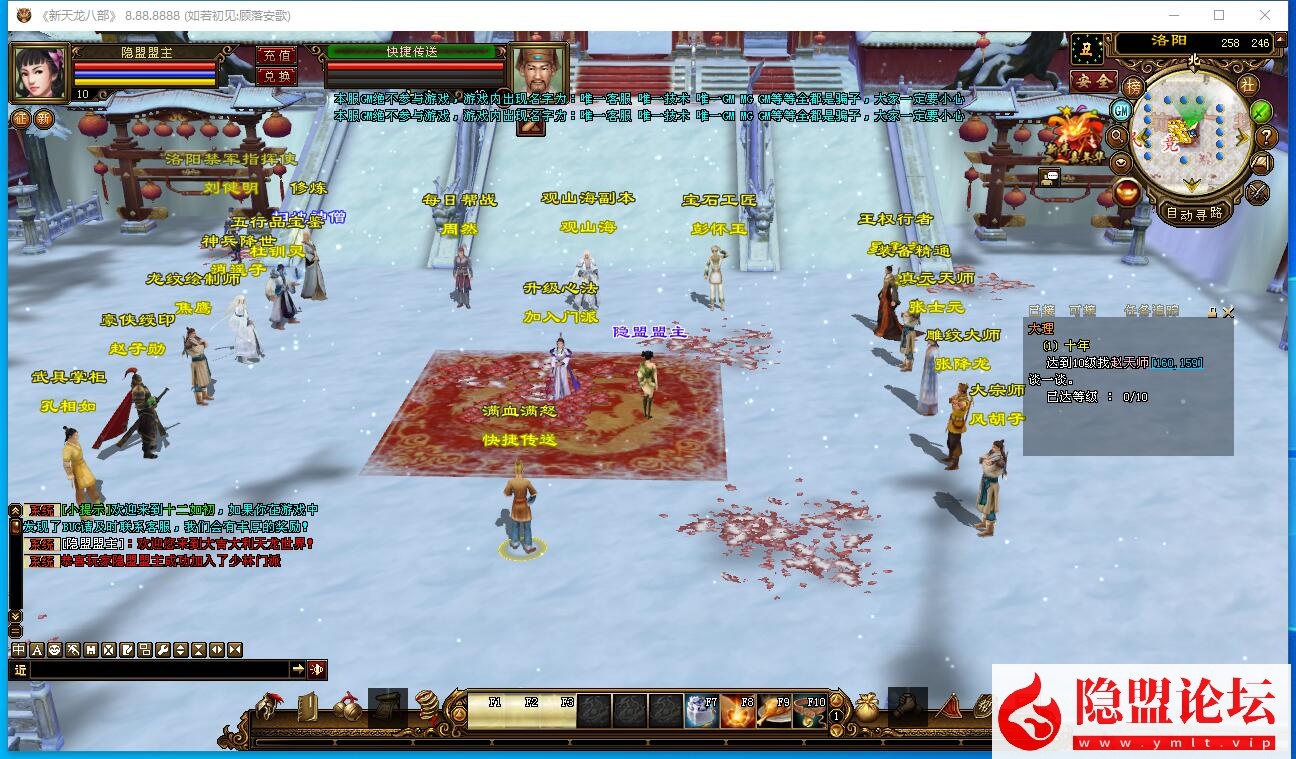Use the F8 fire skill slot
Image resolution: width=1296 pixels, height=759 pixels.
point(737,710)
